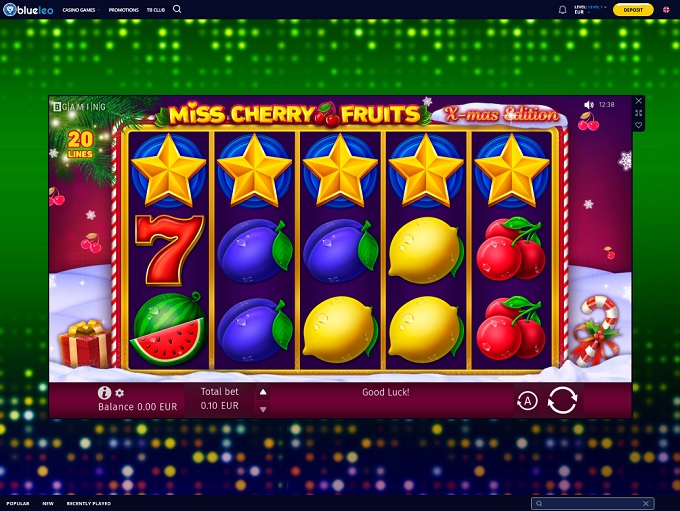Enable autoplay with the circled A button

[x=527, y=401]
